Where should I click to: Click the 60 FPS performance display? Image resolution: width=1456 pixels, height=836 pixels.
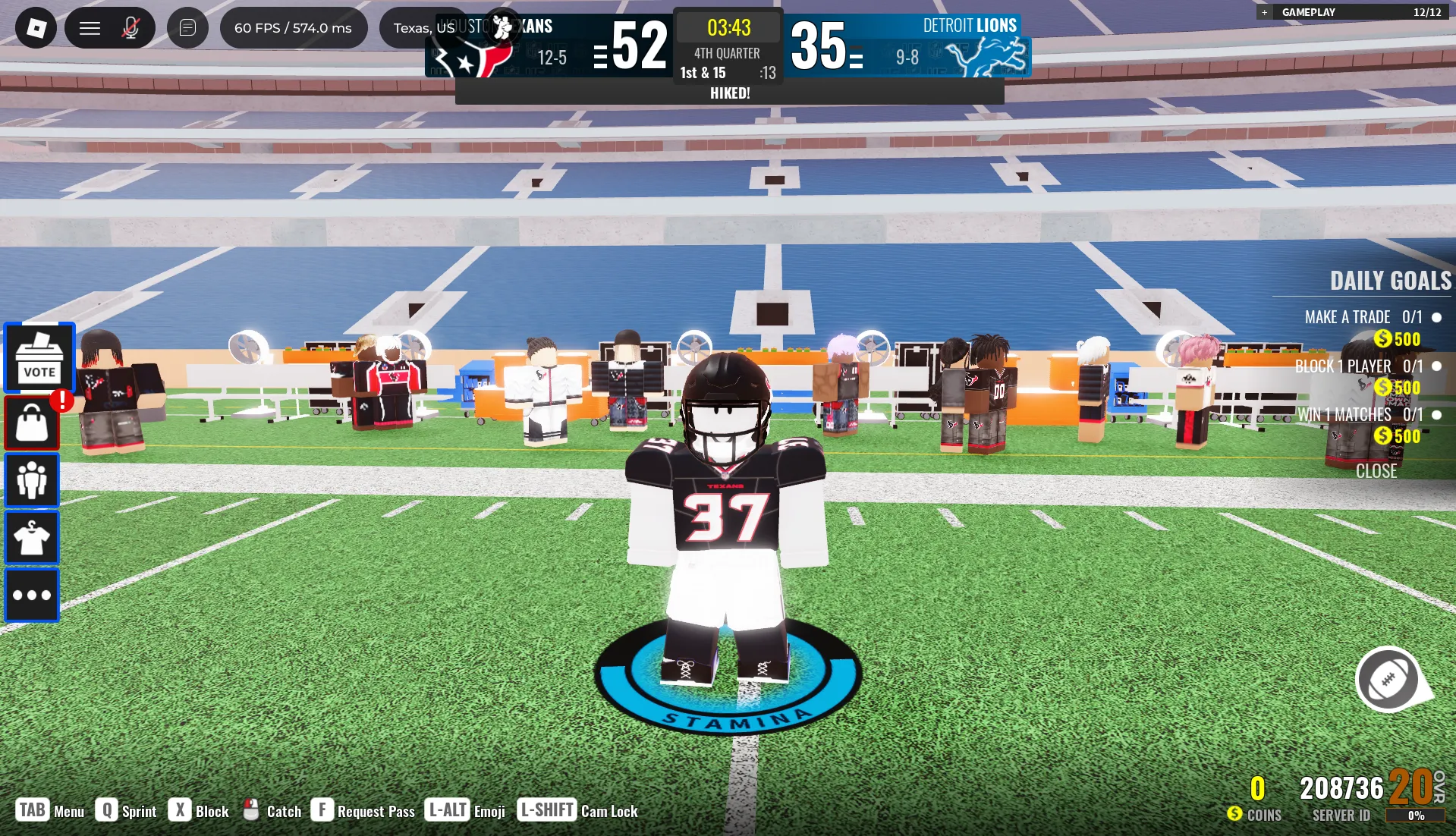(x=292, y=27)
